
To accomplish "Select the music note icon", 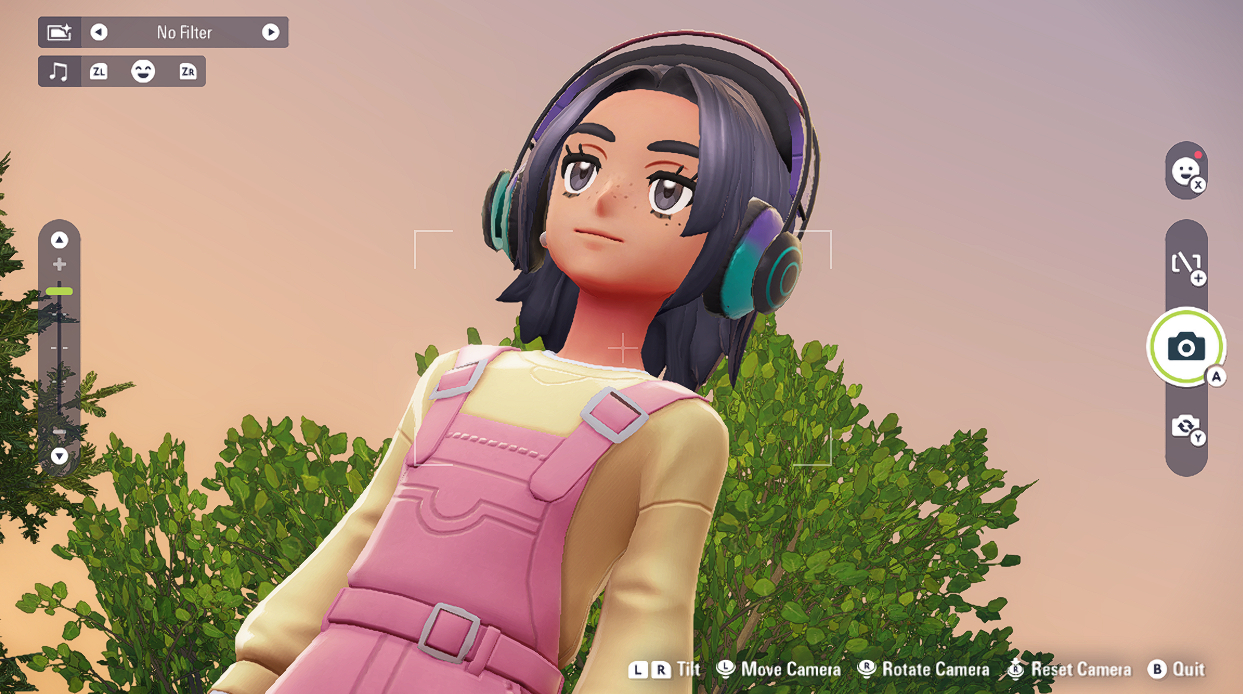I will [59, 71].
